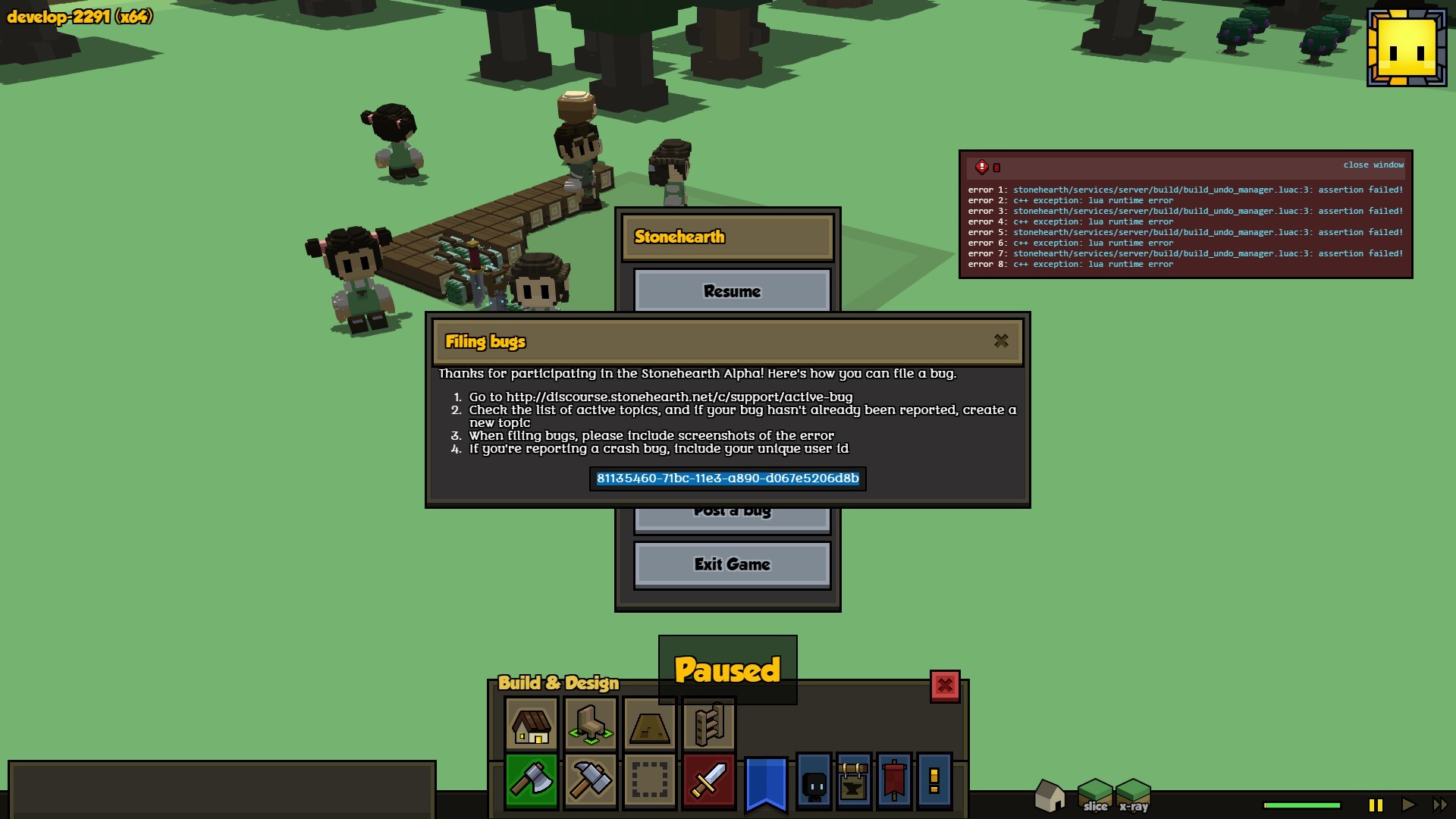This screenshot has height=819, width=1456.
Task: Open the hammer Build & Design menu
Action: 590,781
